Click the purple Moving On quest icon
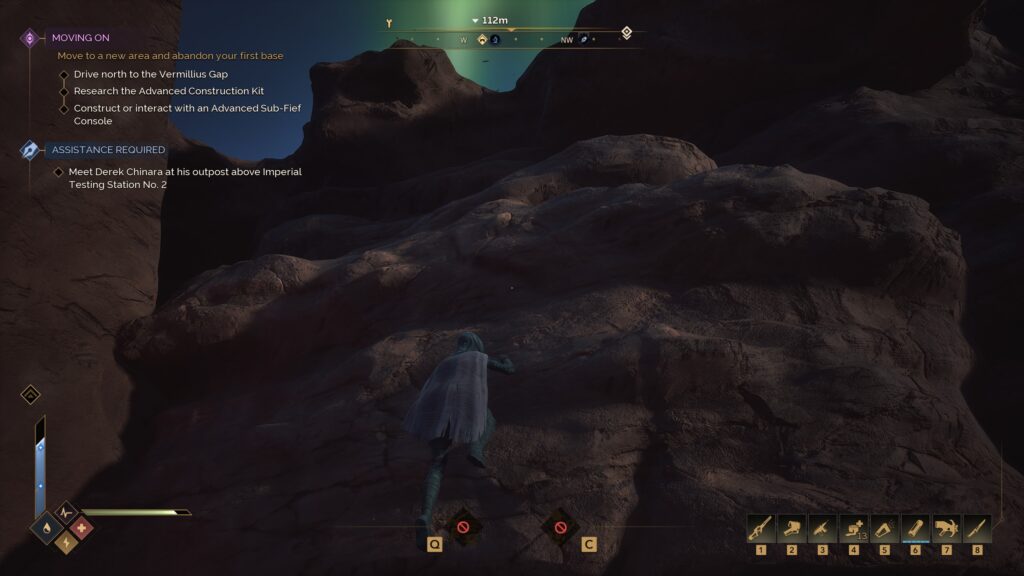The image size is (1024, 576). click(x=30, y=38)
